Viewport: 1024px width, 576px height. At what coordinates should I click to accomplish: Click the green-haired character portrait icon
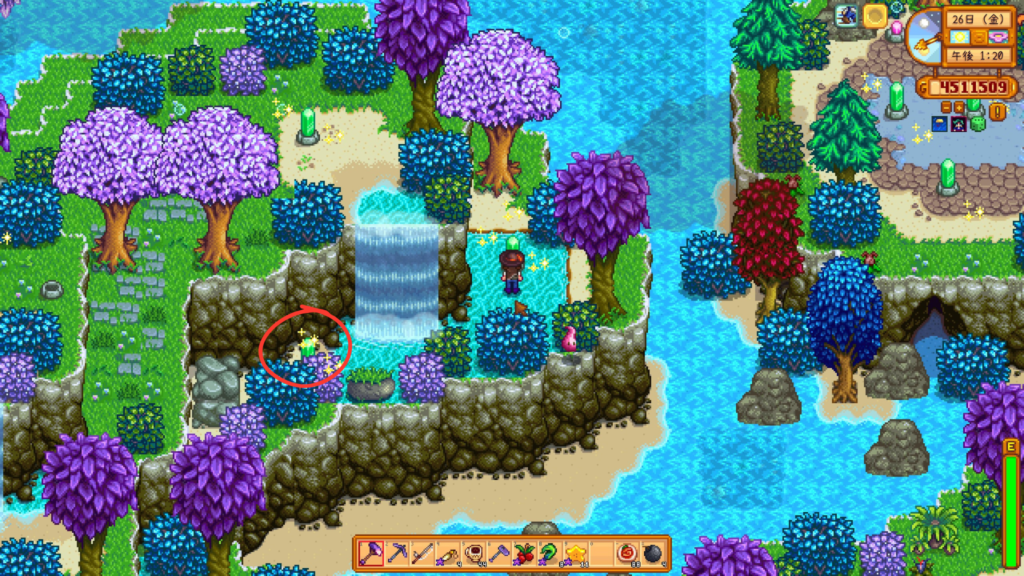tap(958, 124)
